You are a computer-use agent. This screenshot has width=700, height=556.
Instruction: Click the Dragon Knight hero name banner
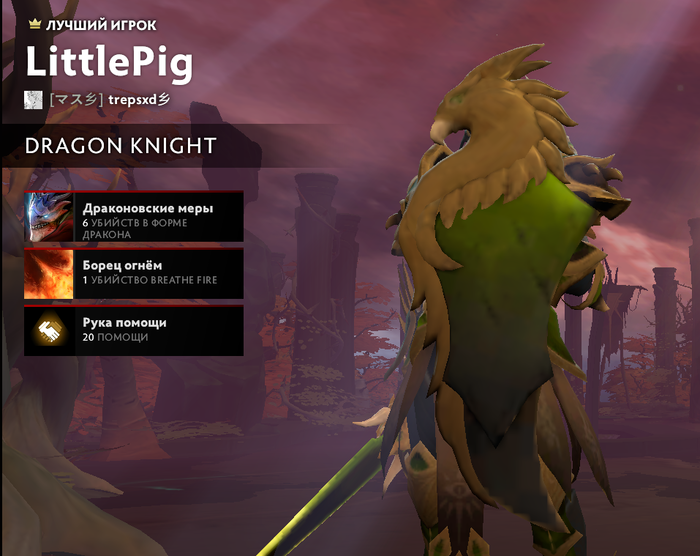click(120, 146)
